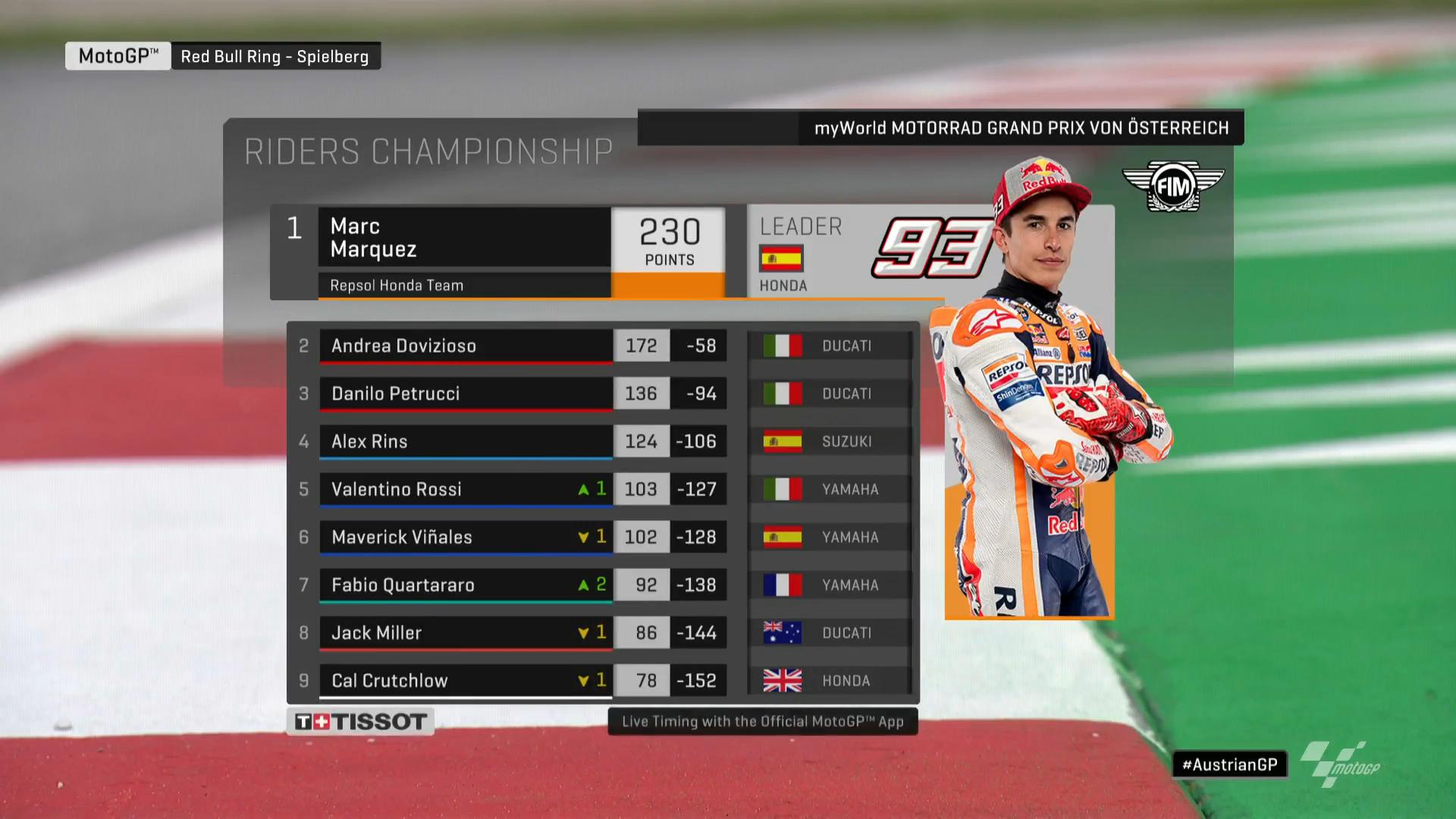Click the #AustrianGP hashtag tag
Viewport: 1456px width, 819px height.
click(1229, 764)
